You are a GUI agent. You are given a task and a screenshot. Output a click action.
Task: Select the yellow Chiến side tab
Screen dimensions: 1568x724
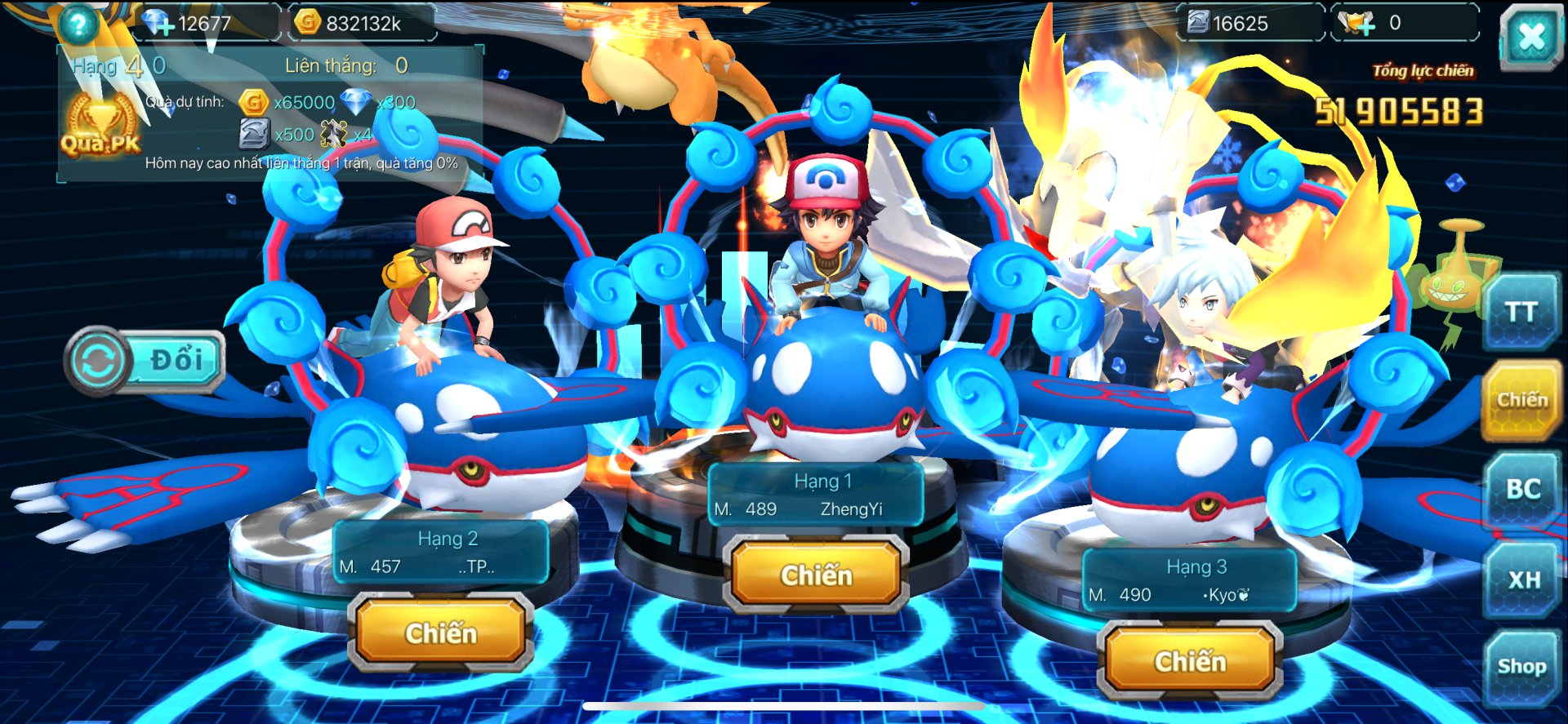[x=1521, y=400]
